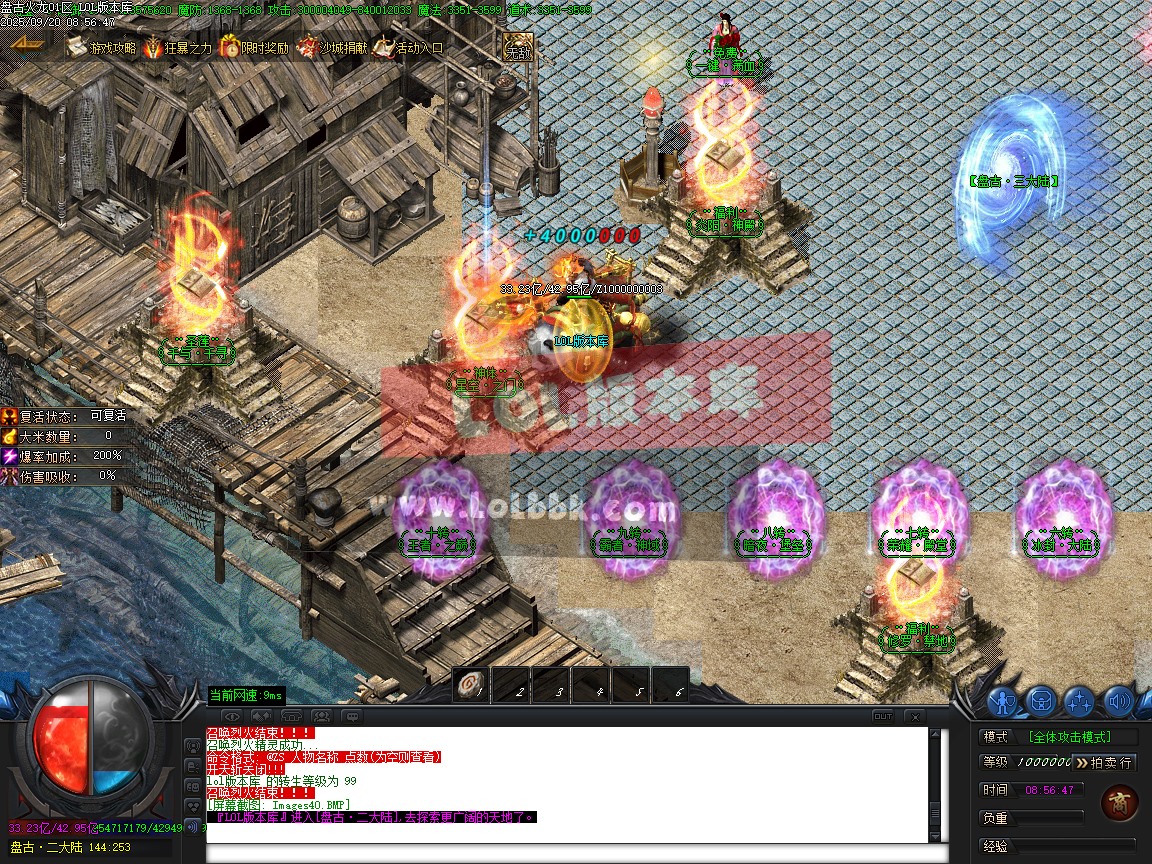
Task: Toggle the 无敌 invincible icon
Action: point(517,49)
